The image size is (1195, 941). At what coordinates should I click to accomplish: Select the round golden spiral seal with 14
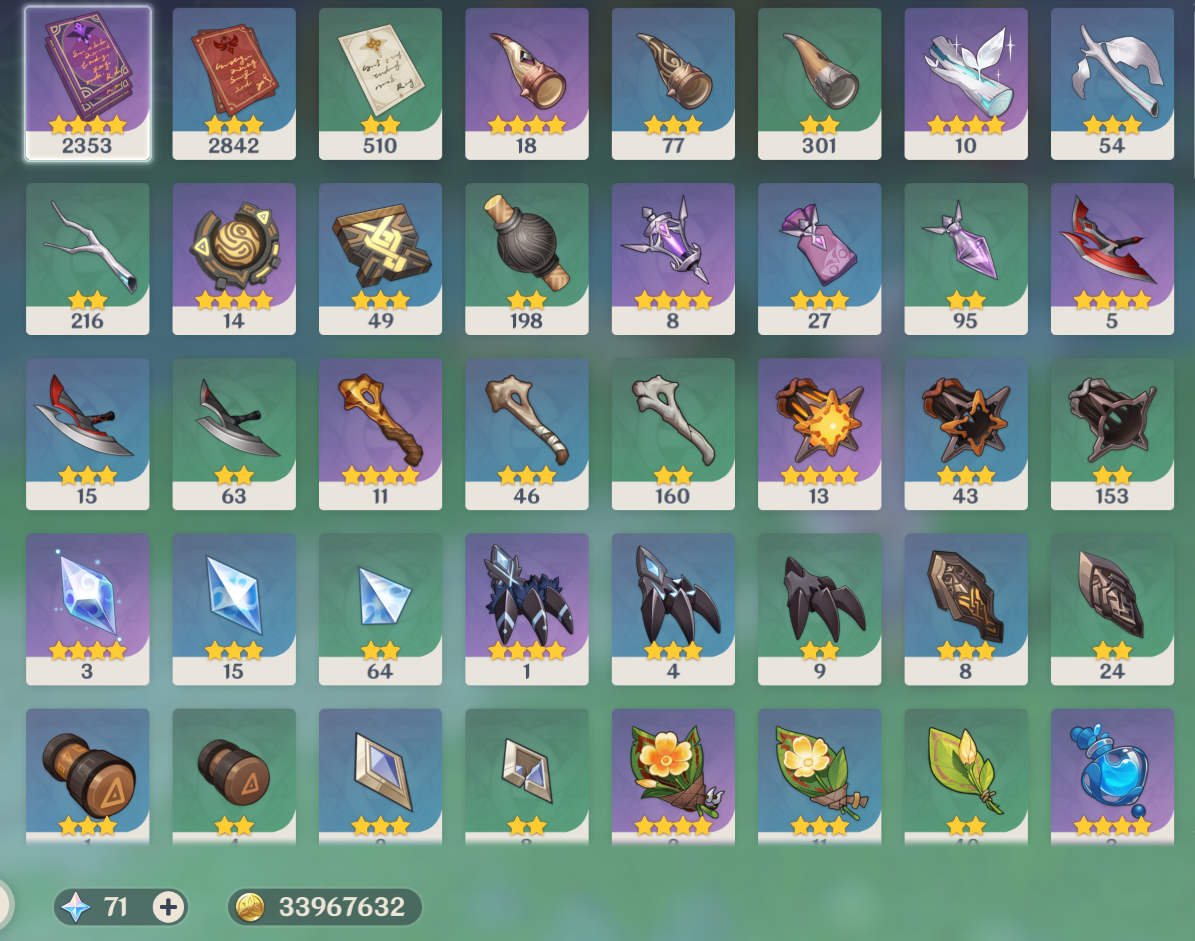click(234, 257)
